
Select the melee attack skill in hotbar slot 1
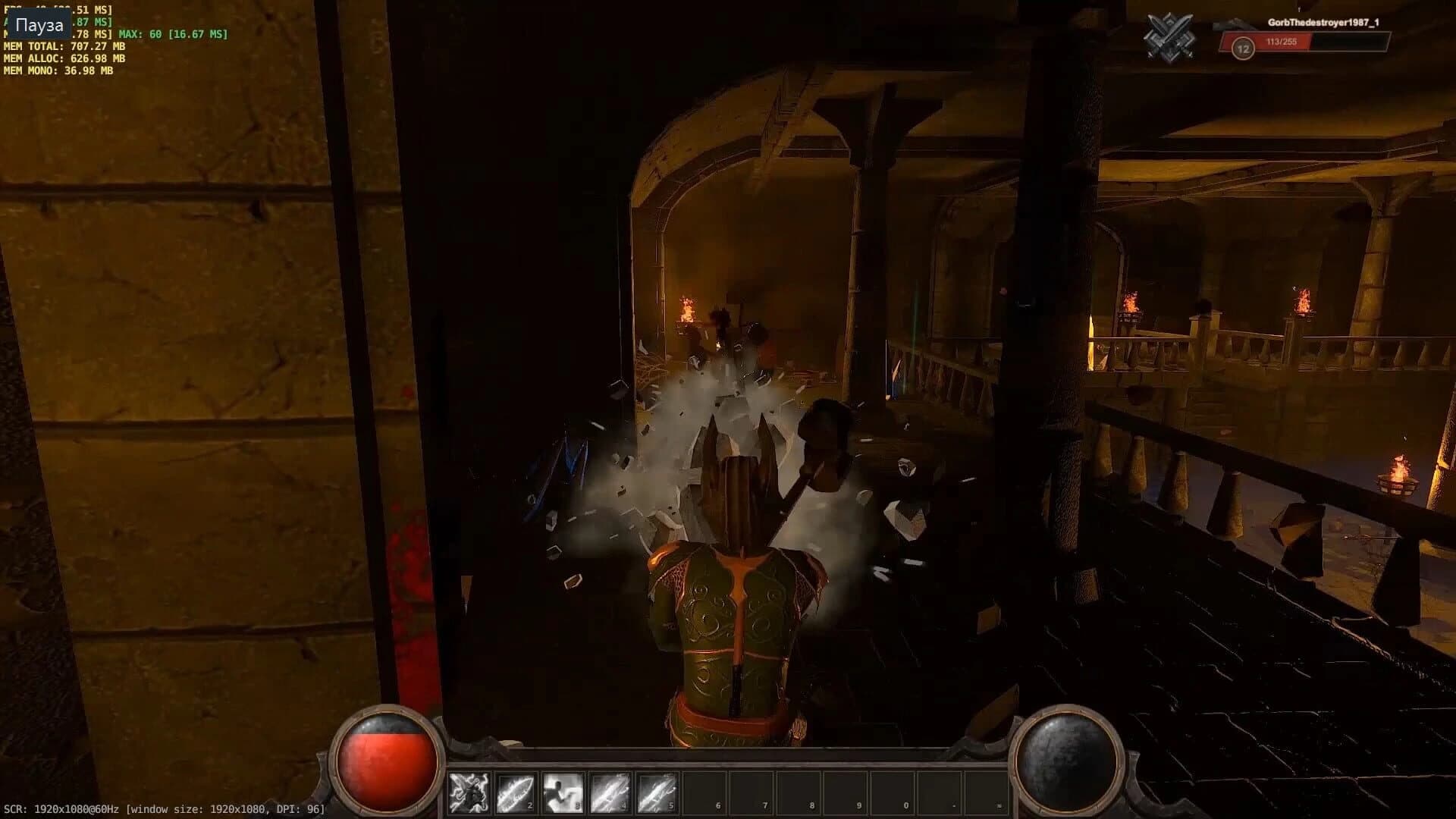(x=469, y=793)
